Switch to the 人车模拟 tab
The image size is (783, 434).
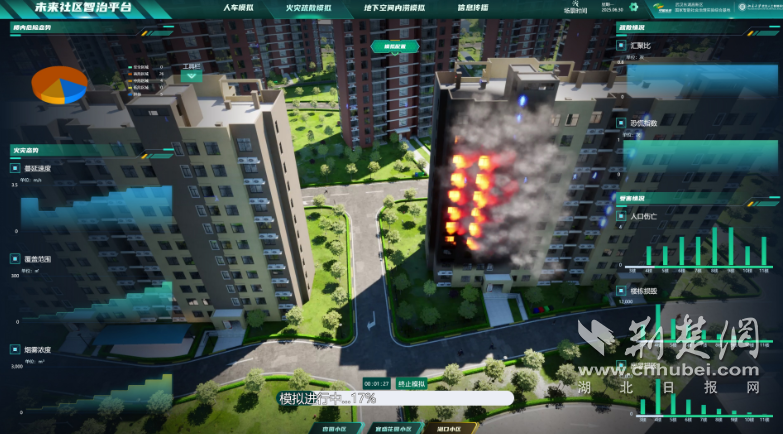pyautogui.click(x=235, y=8)
